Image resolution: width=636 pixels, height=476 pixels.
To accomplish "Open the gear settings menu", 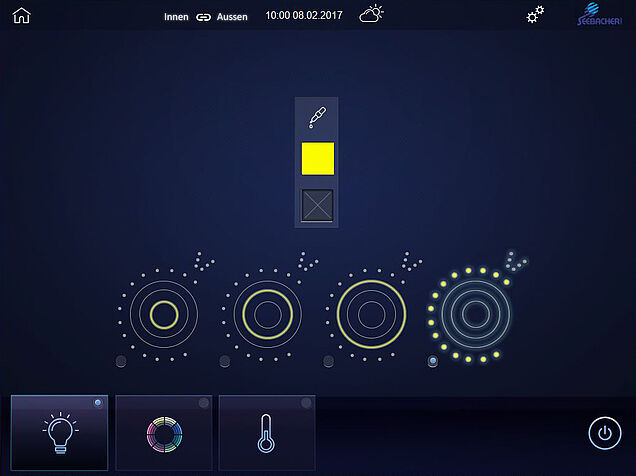I will click(x=536, y=15).
